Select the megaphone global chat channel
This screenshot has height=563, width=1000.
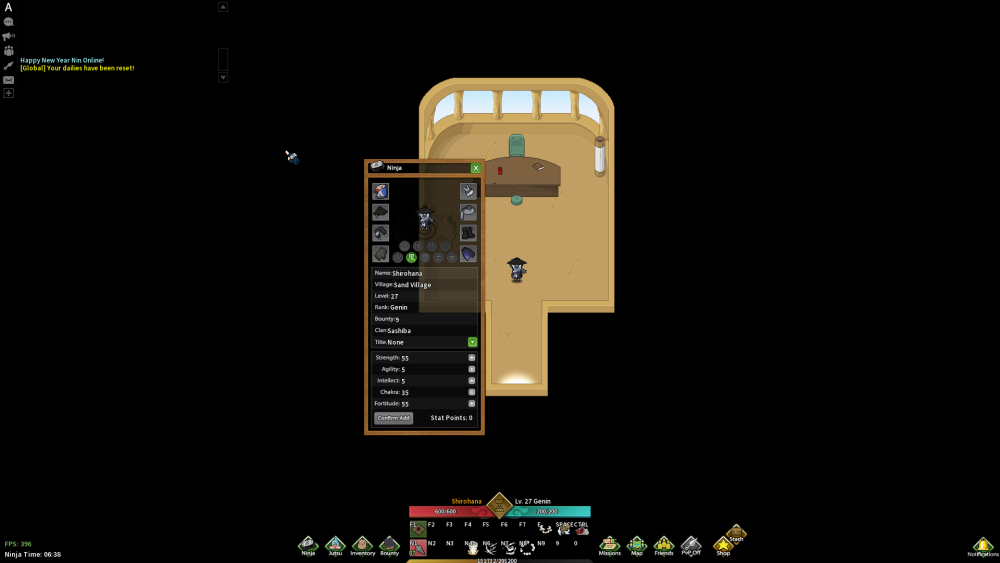coord(9,36)
